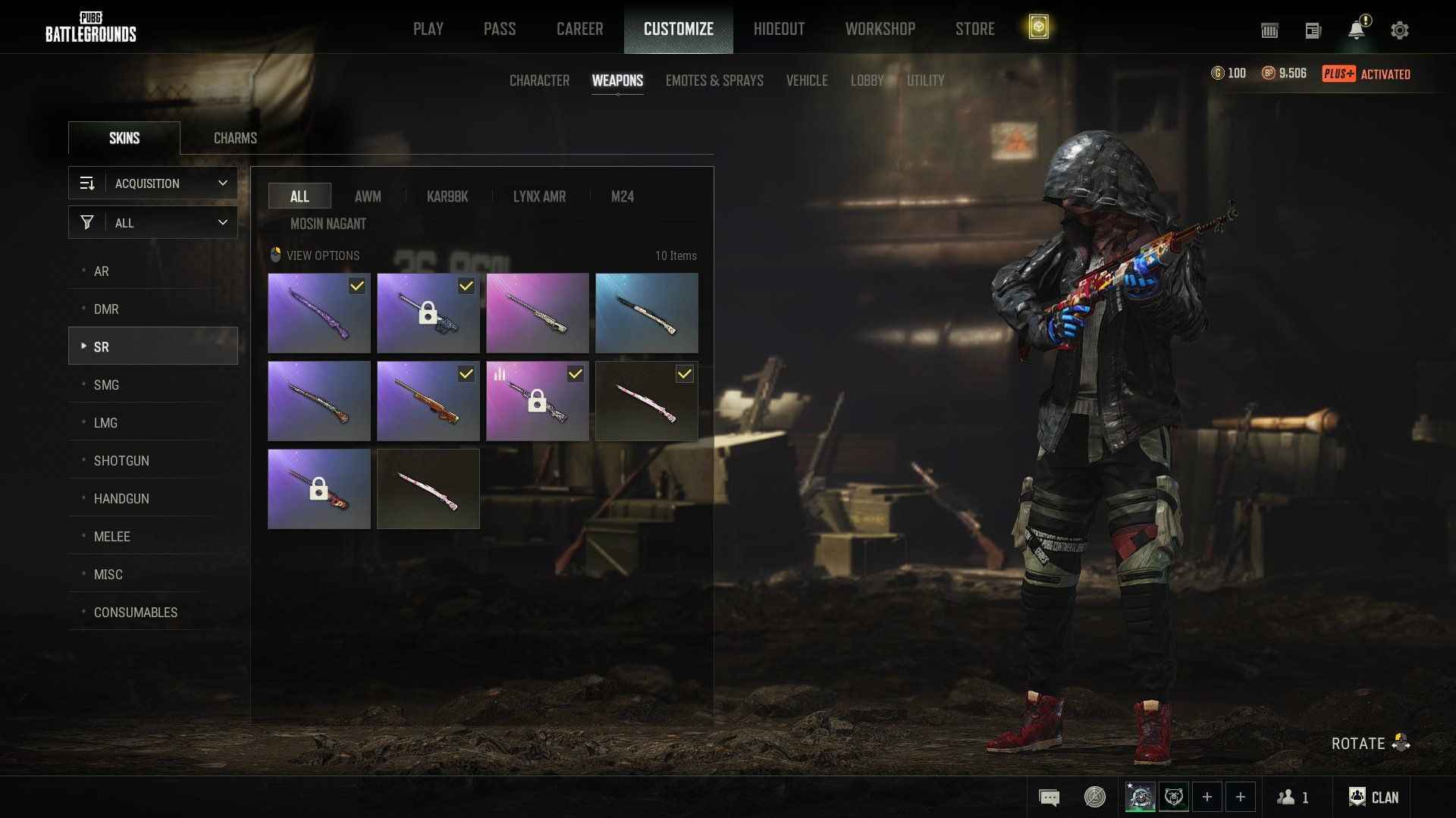Switch to the Character customization tab
The image size is (1456, 818).
coord(539,80)
